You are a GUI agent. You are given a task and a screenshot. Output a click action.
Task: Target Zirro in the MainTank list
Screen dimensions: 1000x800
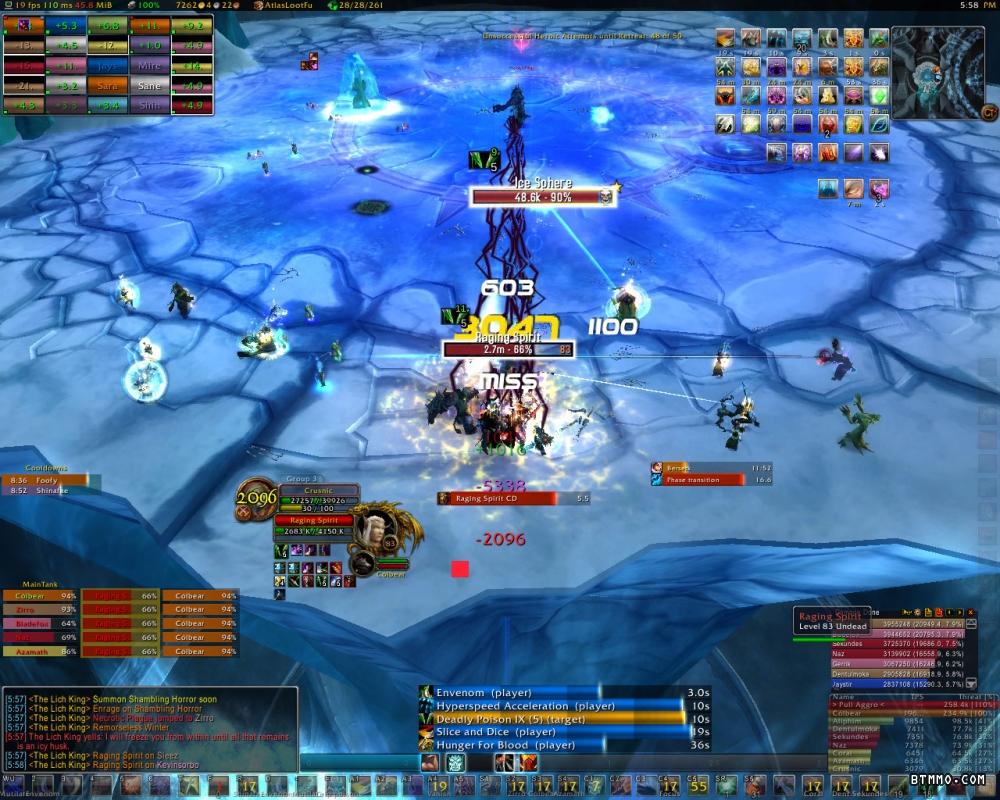coord(40,609)
